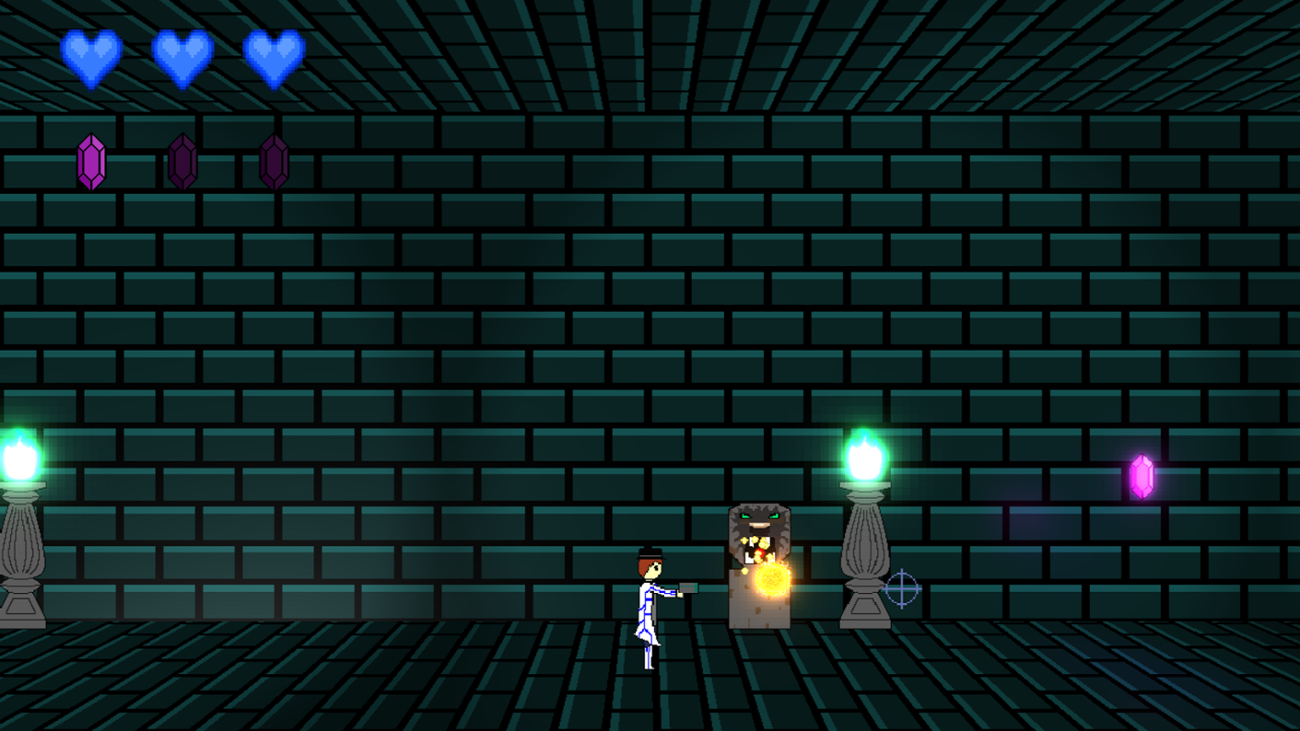This screenshot has width=1300, height=731.
Task: Click the bright purple crystal in the HUD
Action: [91, 158]
